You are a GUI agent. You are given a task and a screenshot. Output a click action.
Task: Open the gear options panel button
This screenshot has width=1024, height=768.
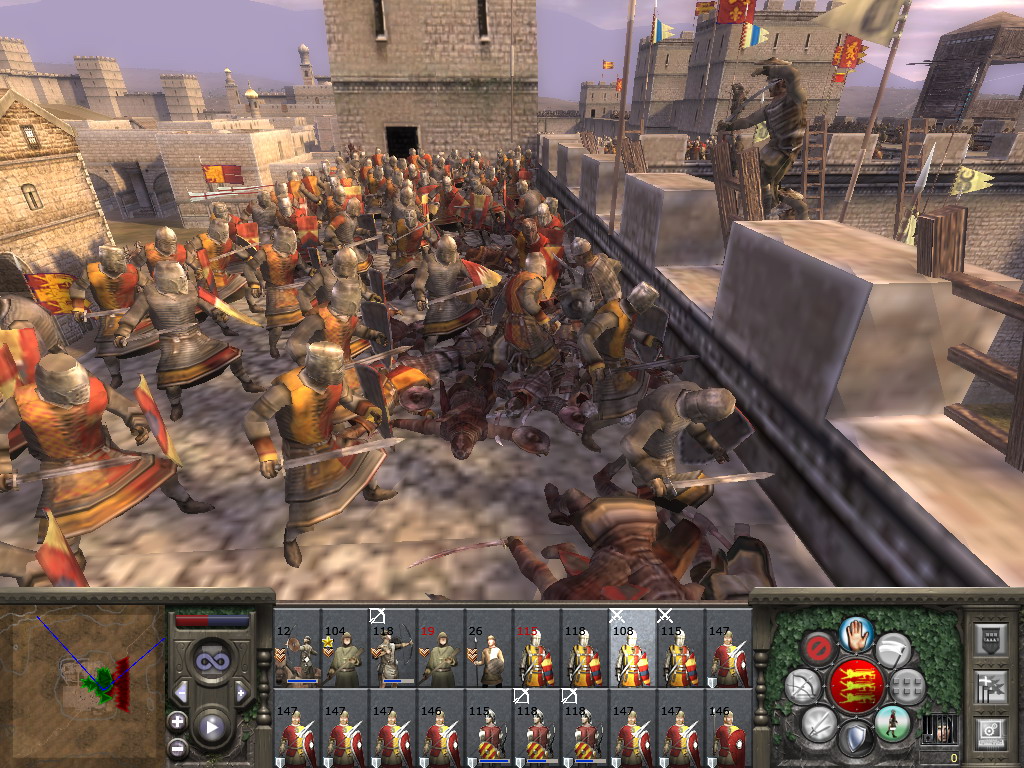(989, 730)
